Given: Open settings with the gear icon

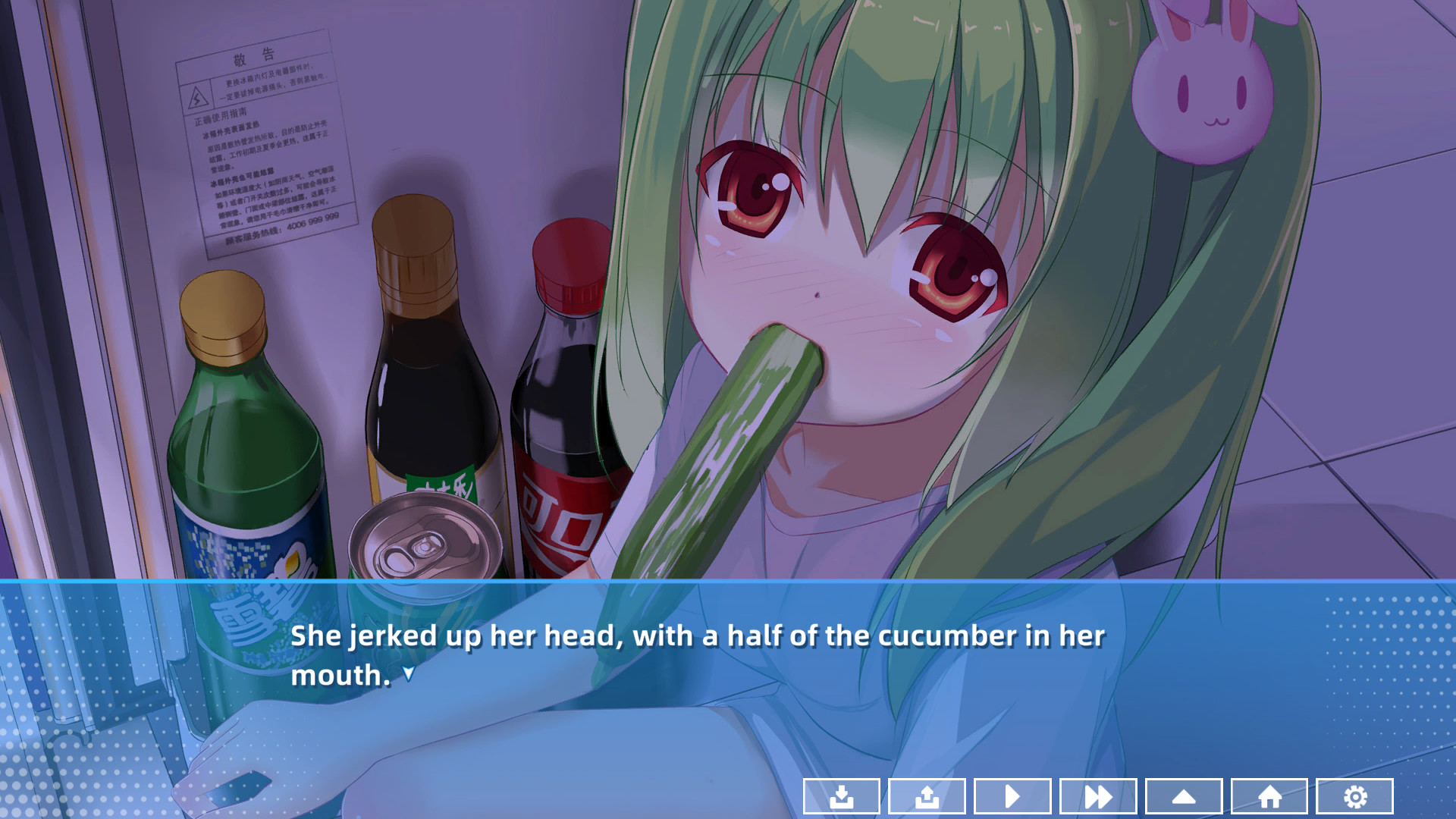Looking at the screenshot, I should 1354,796.
